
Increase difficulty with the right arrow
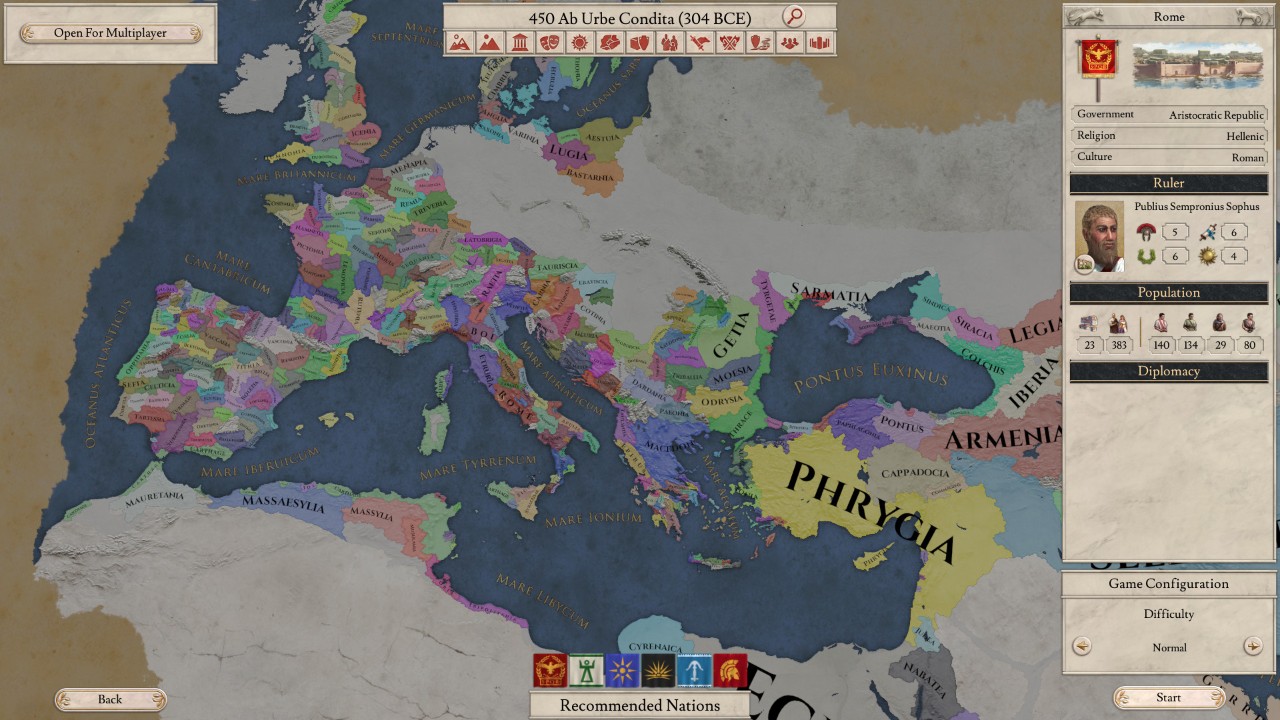pos(1252,646)
